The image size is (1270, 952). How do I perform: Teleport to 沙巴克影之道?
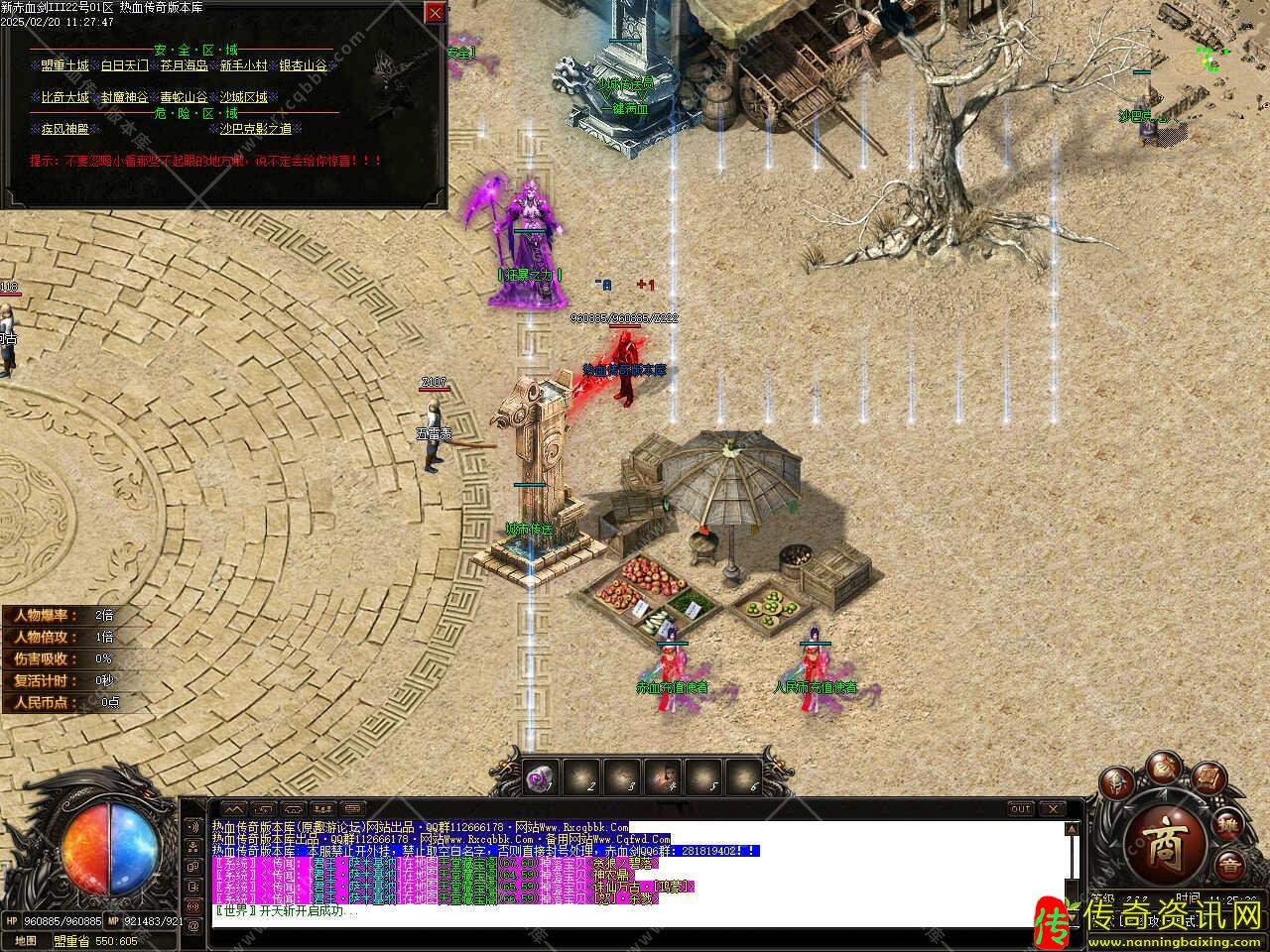[256, 129]
